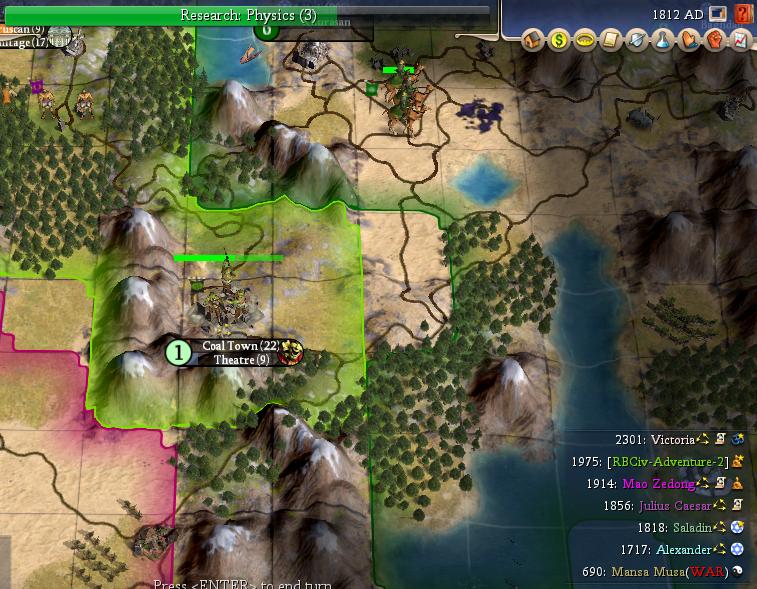Open the Foreign Advisor scroll icon
The width and height of the screenshot is (757, 589).
(x=611, y=40)
